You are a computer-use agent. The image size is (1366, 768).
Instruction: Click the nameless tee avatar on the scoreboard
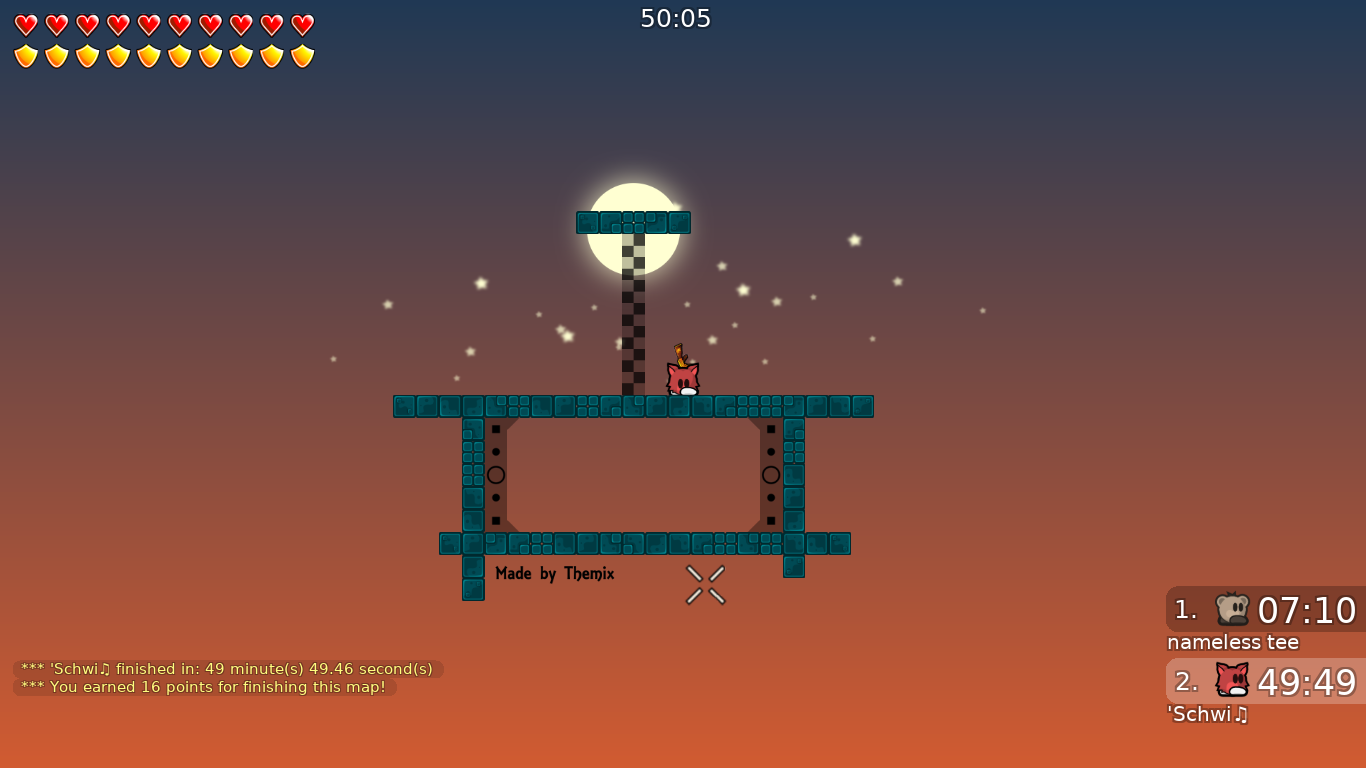point(1232,611)
